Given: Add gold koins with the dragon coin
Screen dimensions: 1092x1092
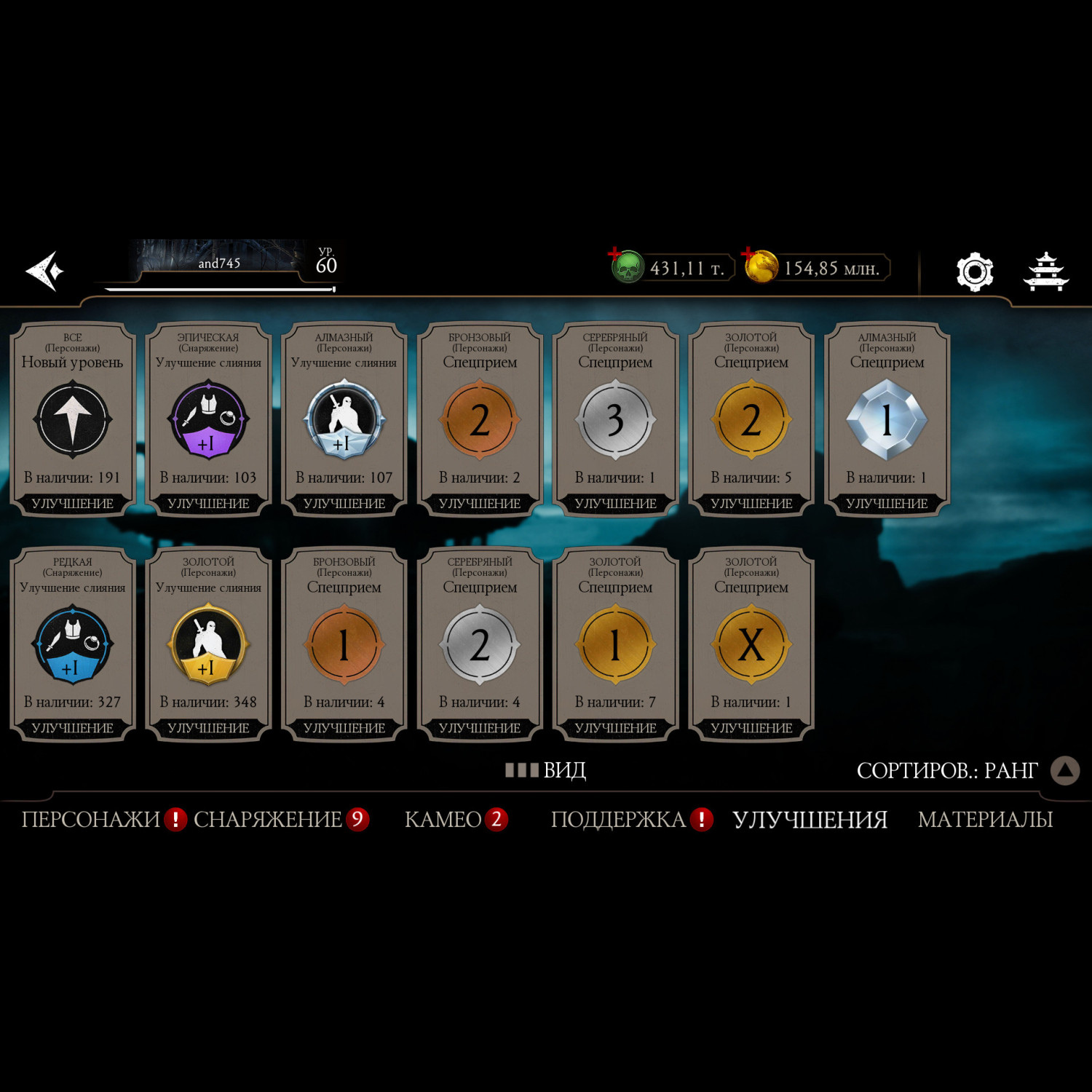Looking at the screenshot, I should [760, 267].
